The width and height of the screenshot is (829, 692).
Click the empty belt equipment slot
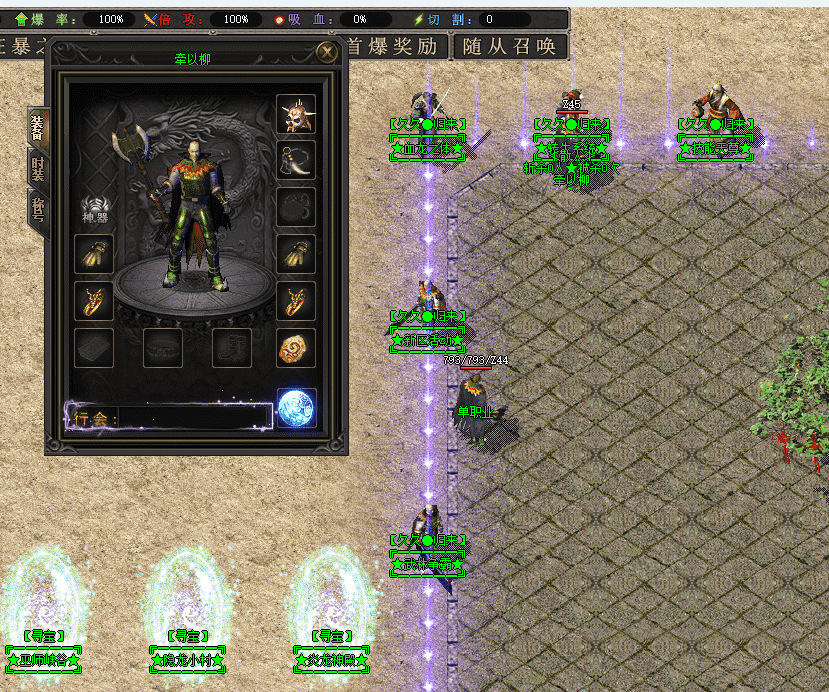tap(163, 347)
